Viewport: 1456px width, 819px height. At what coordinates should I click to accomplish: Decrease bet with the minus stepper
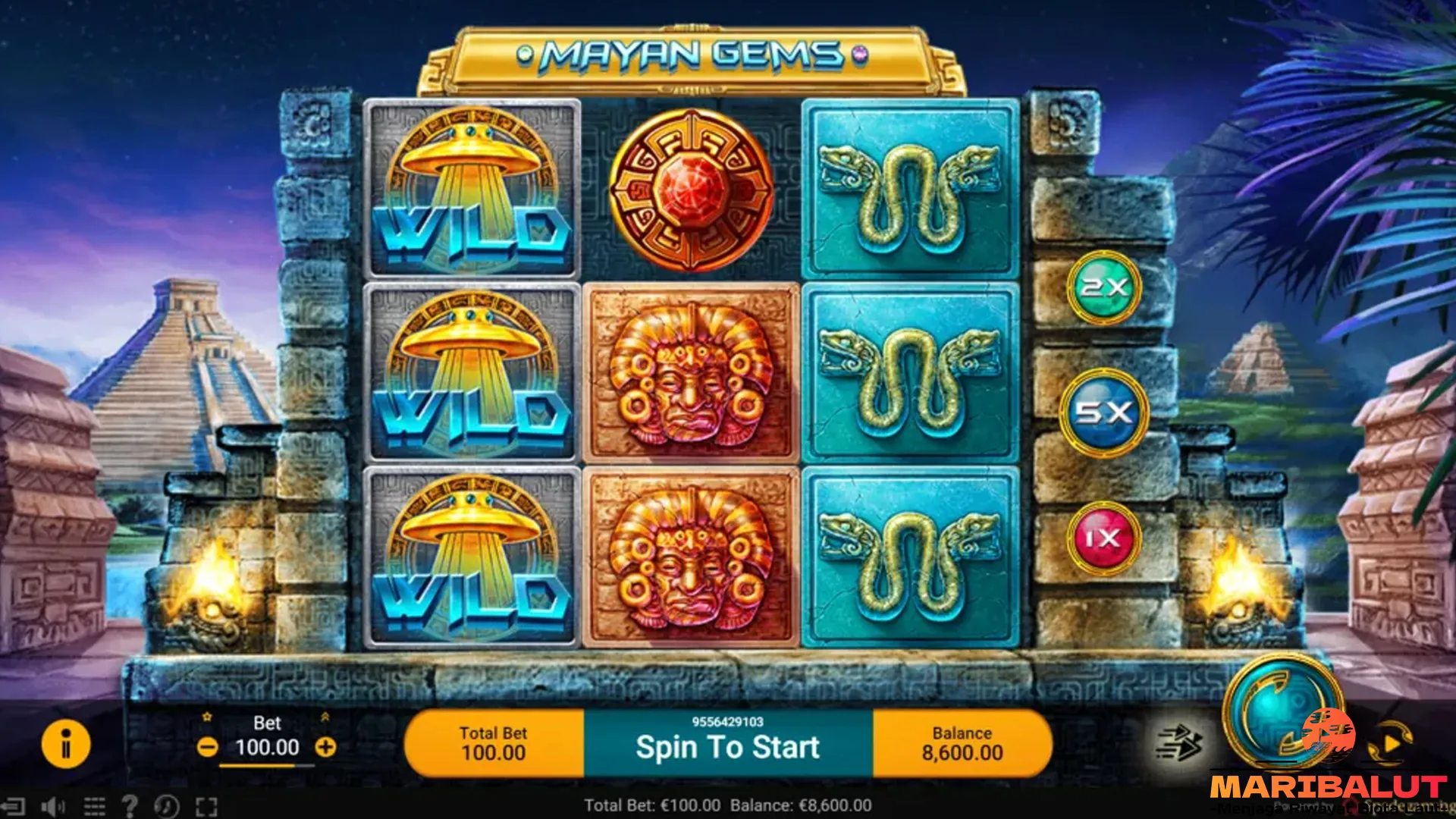point(206,745)
